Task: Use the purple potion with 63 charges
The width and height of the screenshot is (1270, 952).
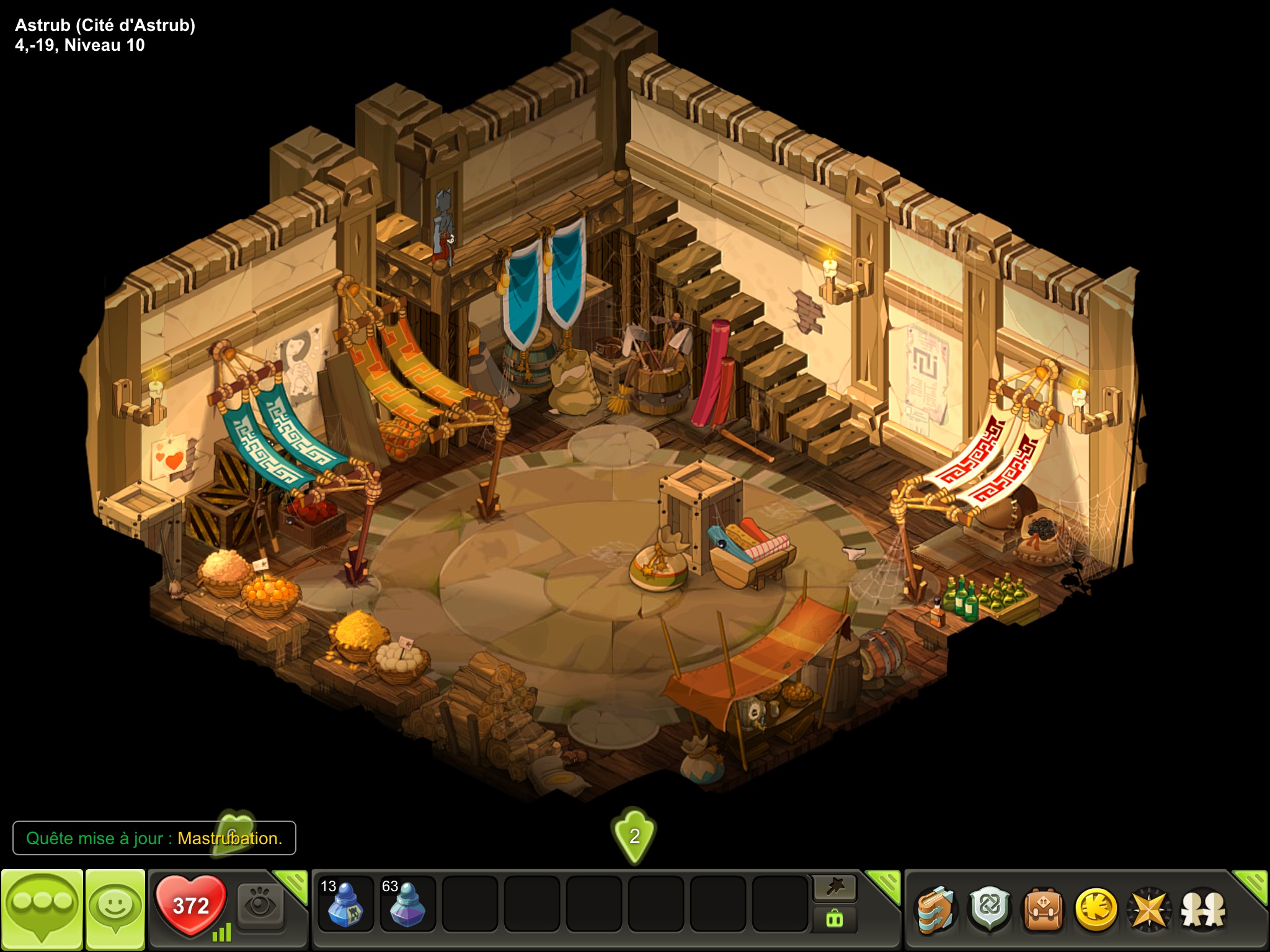Action: click(407, 904)
